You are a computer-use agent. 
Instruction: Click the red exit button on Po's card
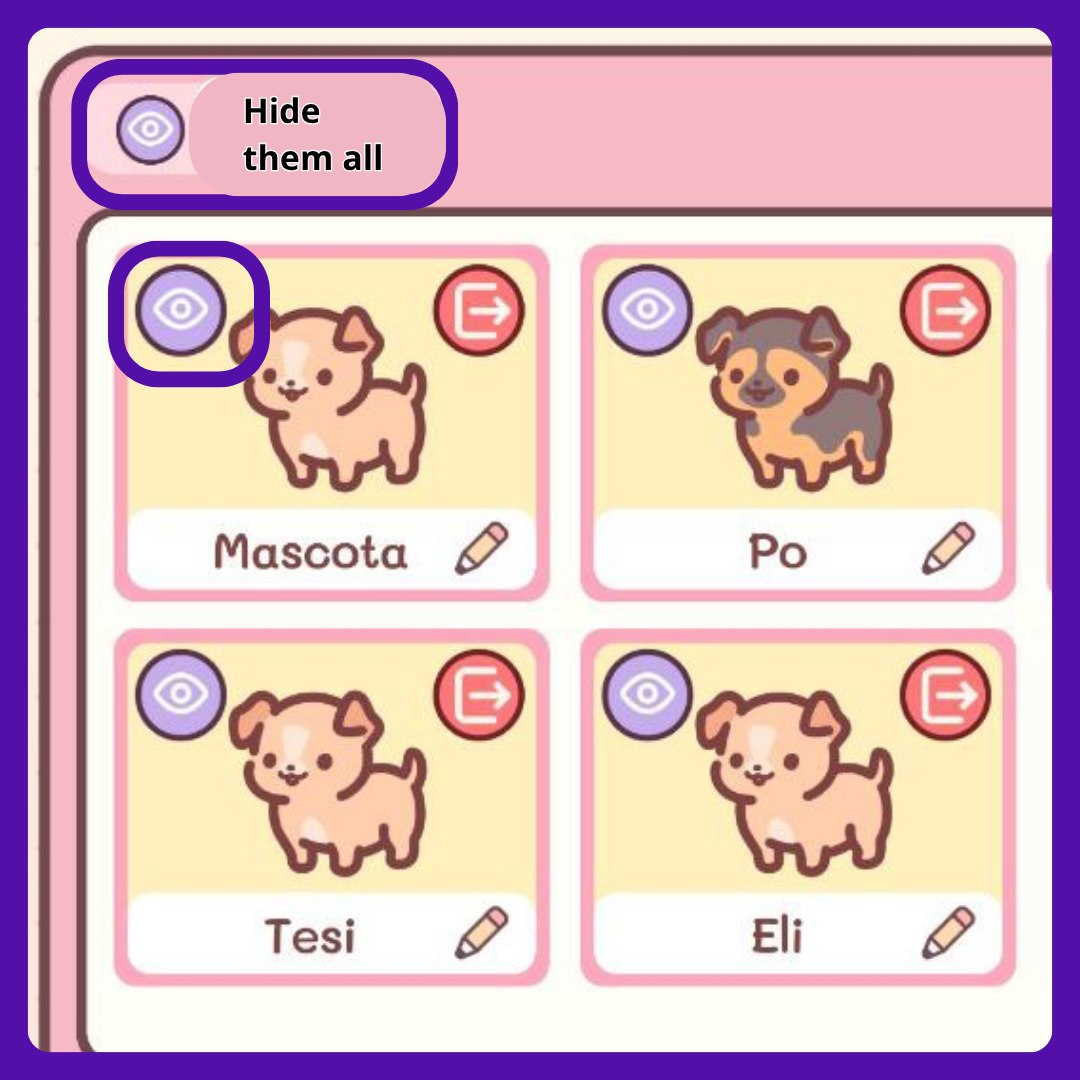pyautogui.click(x=946, y=310)
